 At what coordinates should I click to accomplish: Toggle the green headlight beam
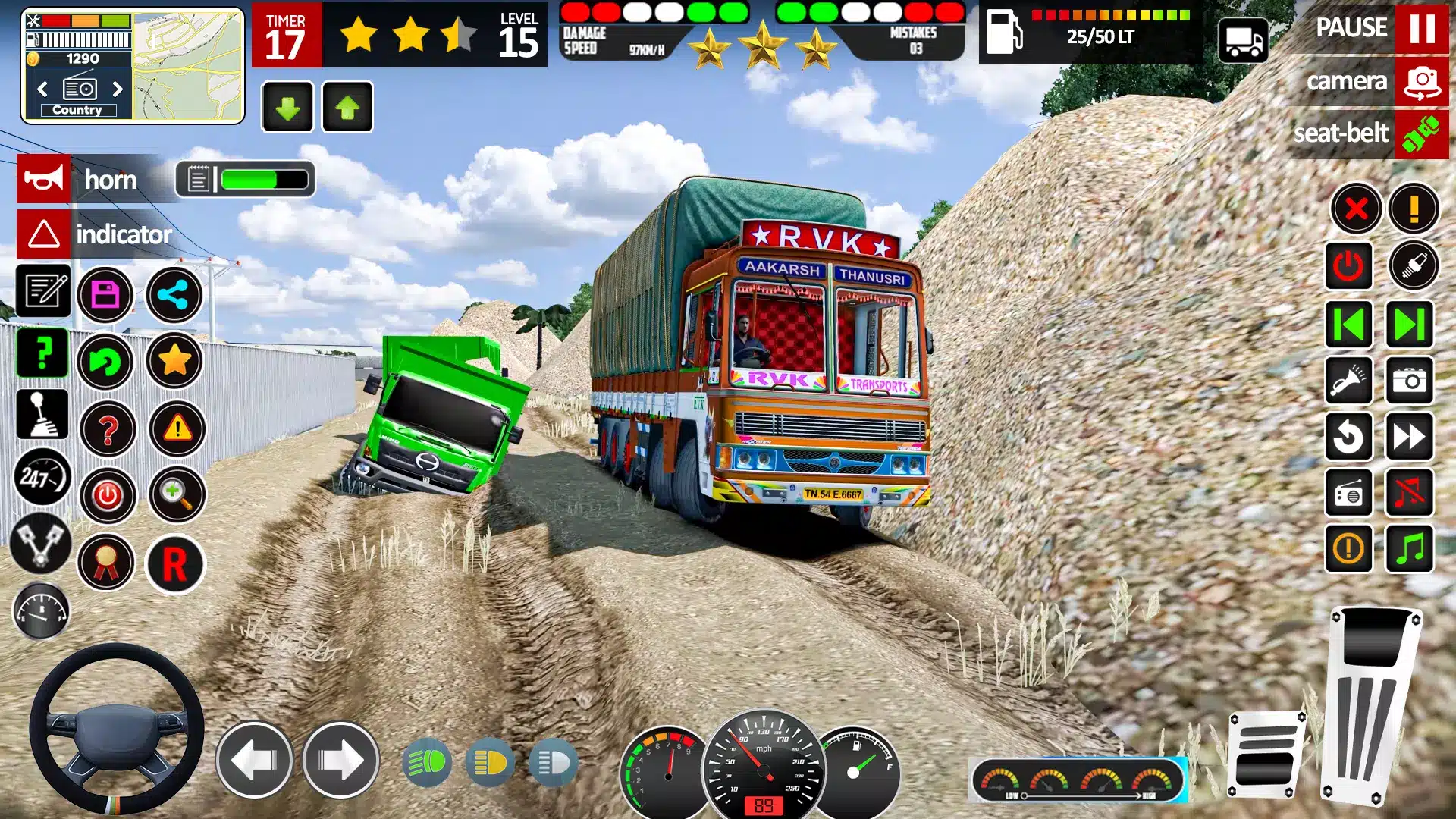click(x=427, y=762)
